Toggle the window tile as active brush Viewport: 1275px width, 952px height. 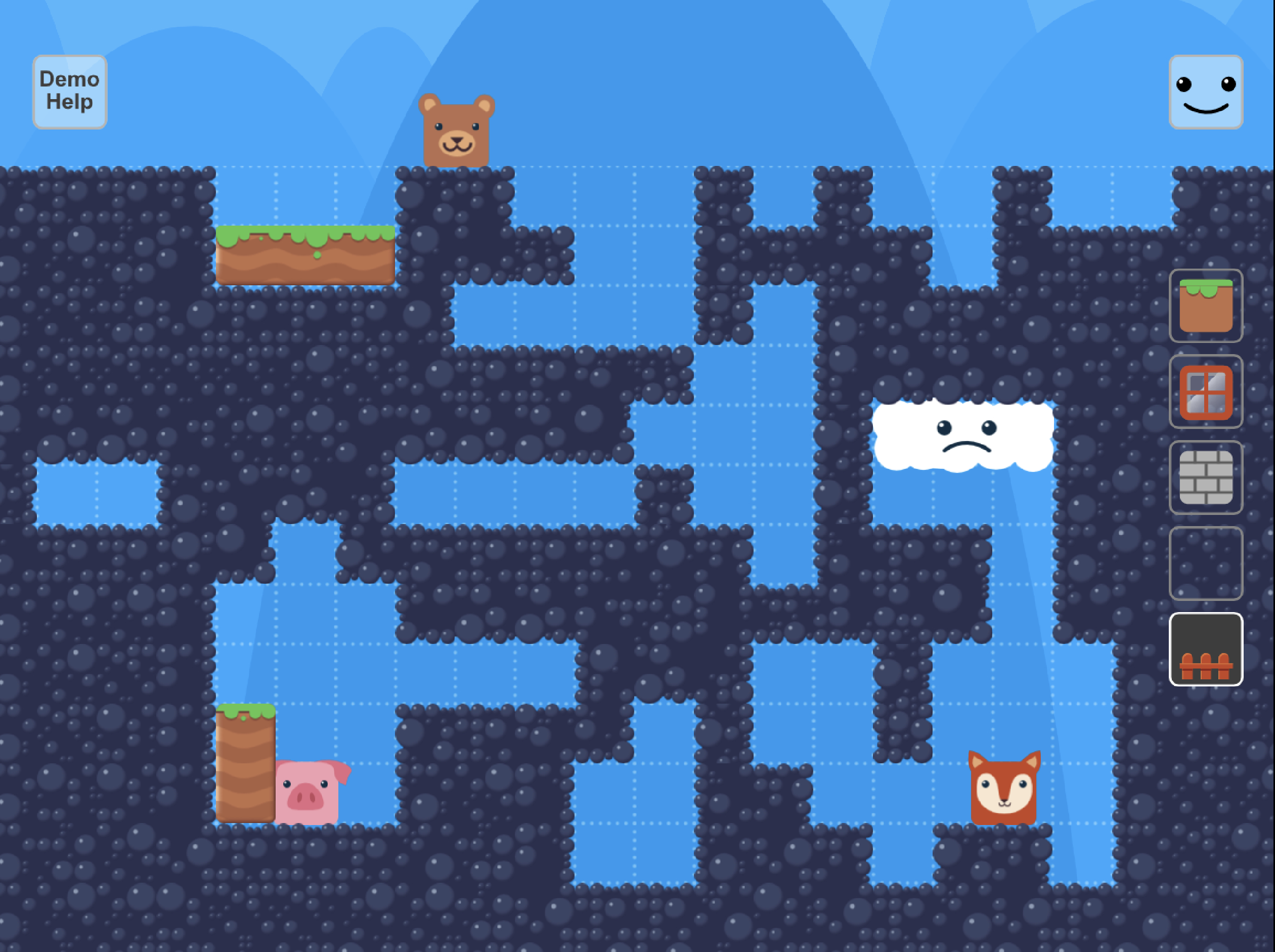(1205, 393)
